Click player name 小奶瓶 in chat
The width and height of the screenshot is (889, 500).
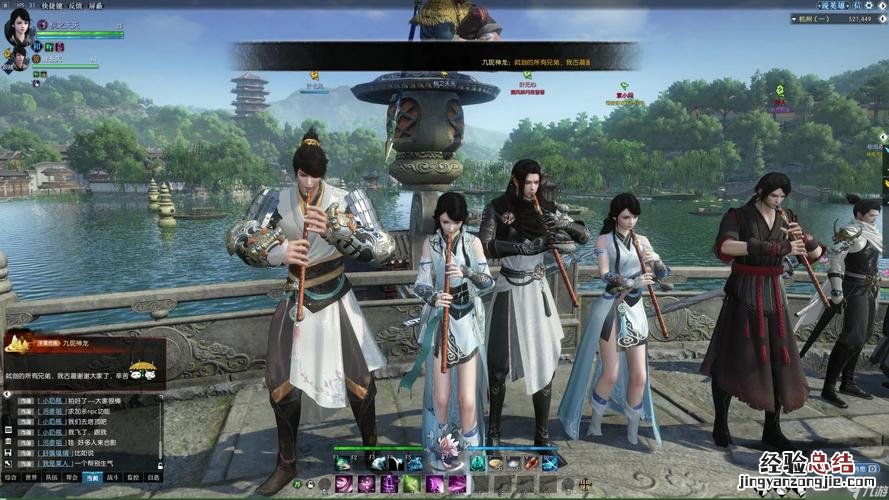52,401
